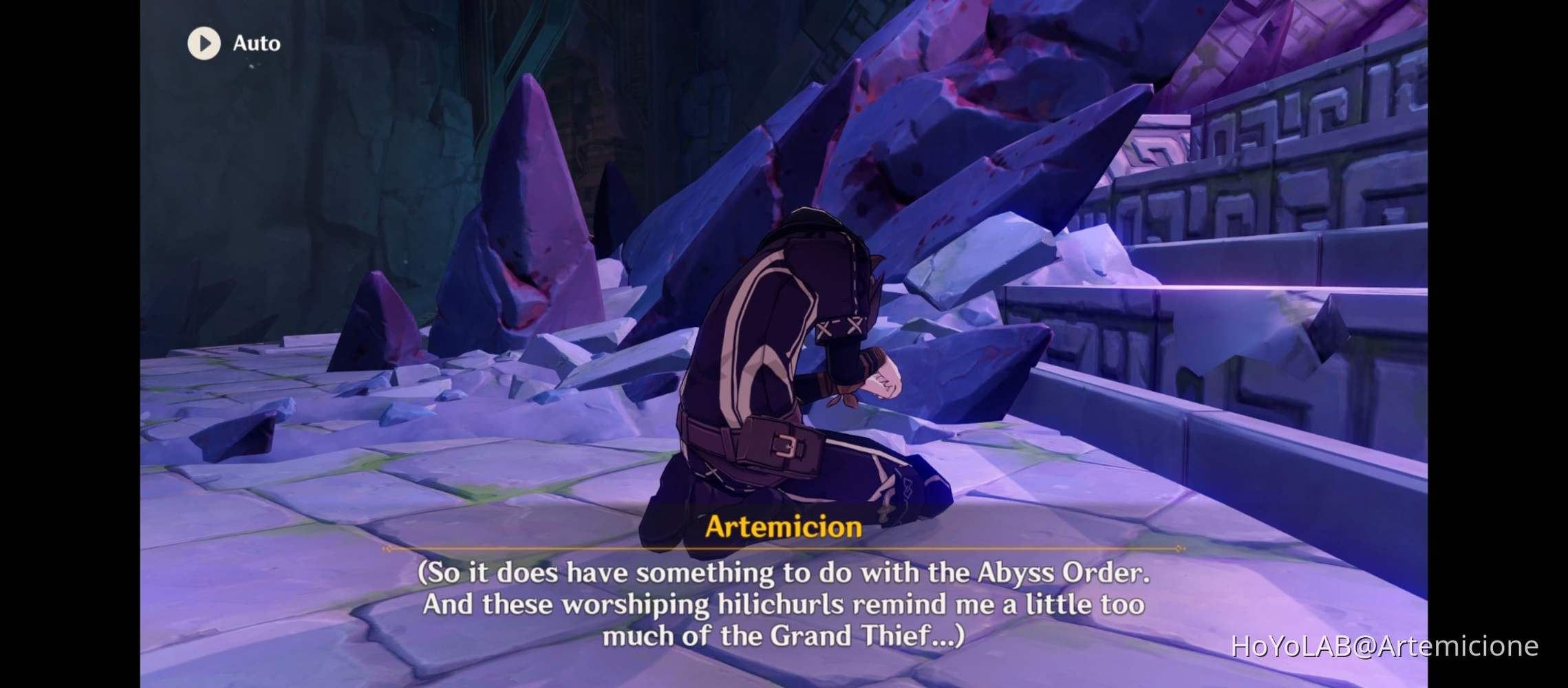
Task: Select the Auto label text
Action: (256, 43)
